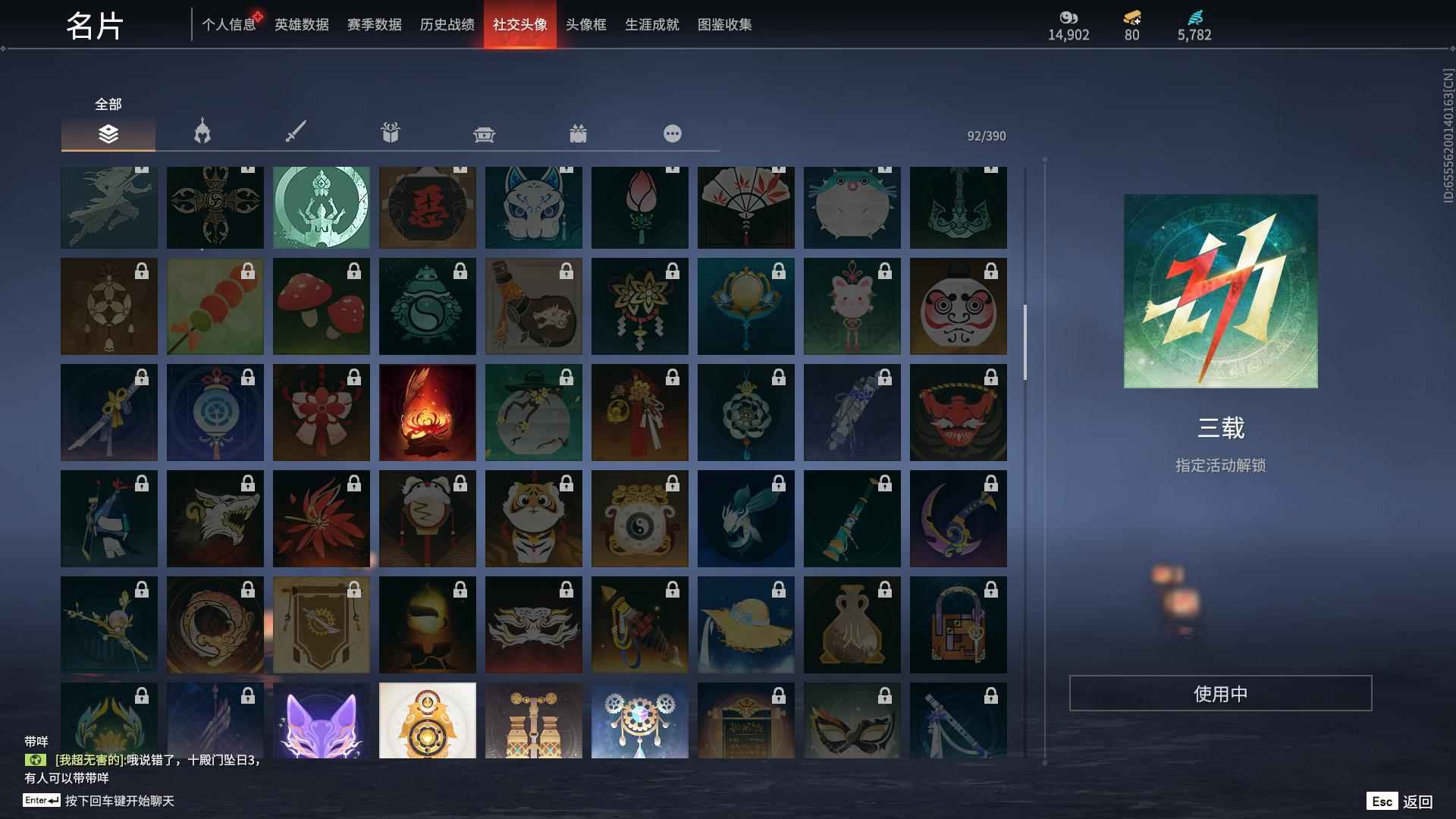Select the sword weapon filter icon
Viewport: 1456px width, 819px height.
(x=295, y=133)
